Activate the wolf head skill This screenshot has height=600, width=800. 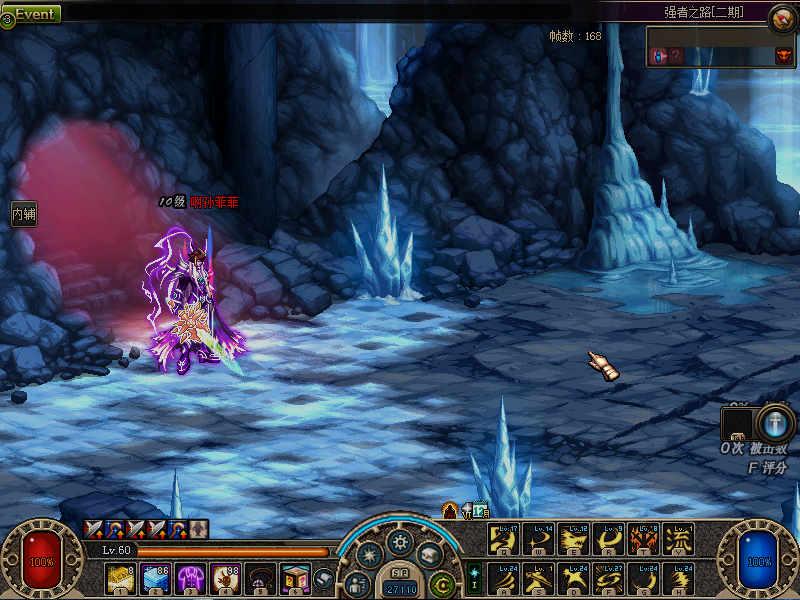pyautogui.click(x=573, y=539)
